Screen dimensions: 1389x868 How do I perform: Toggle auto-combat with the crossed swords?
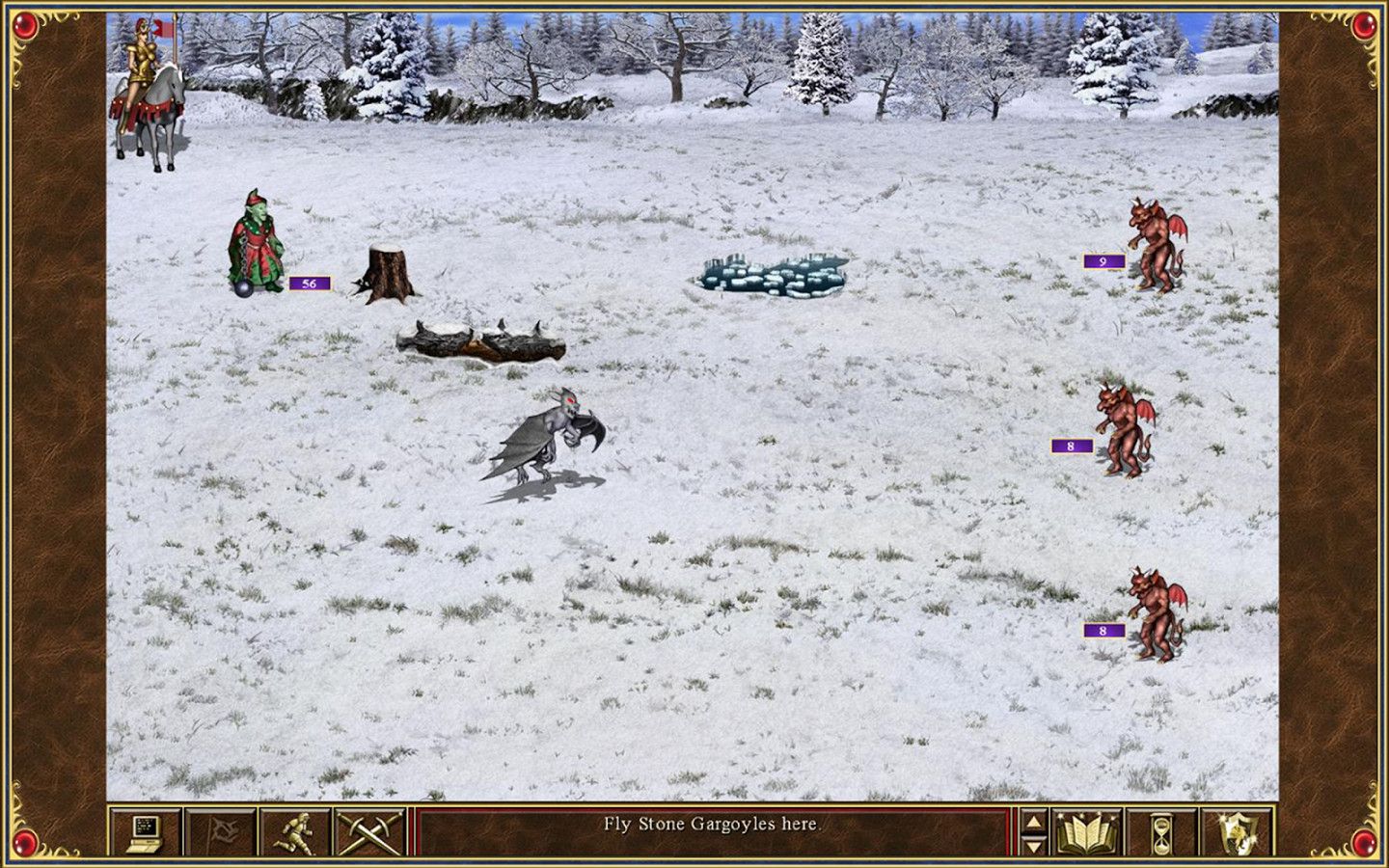(370, 832)
